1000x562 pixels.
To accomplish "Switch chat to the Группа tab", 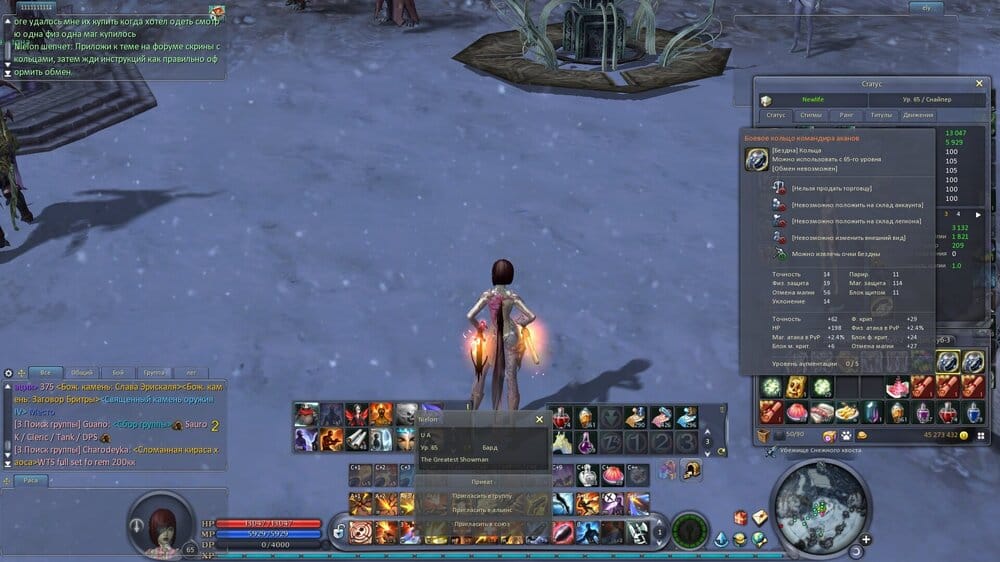I will (x=154, y=372).
